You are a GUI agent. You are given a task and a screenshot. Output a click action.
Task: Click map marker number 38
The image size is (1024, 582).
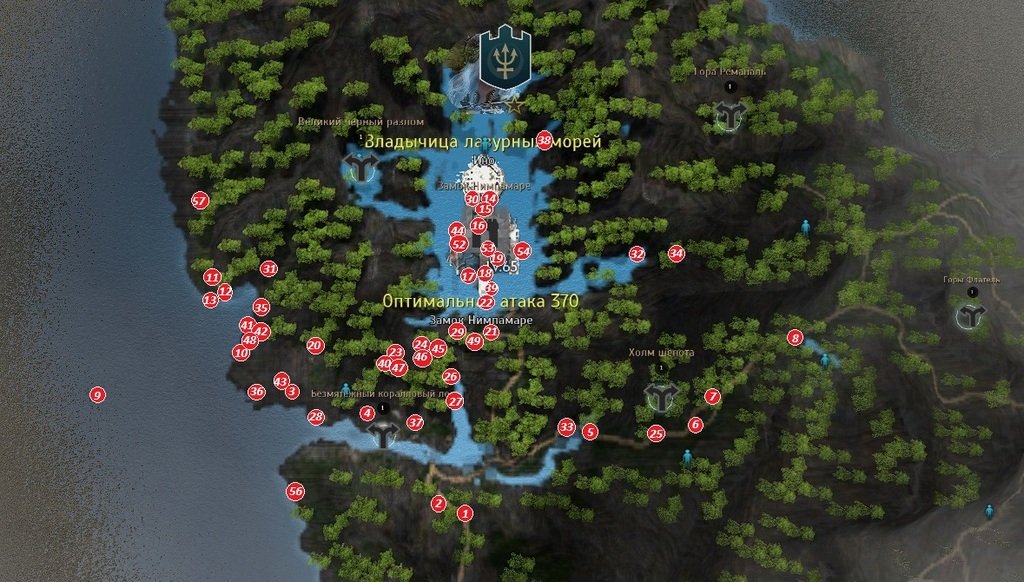coord(544,140)
